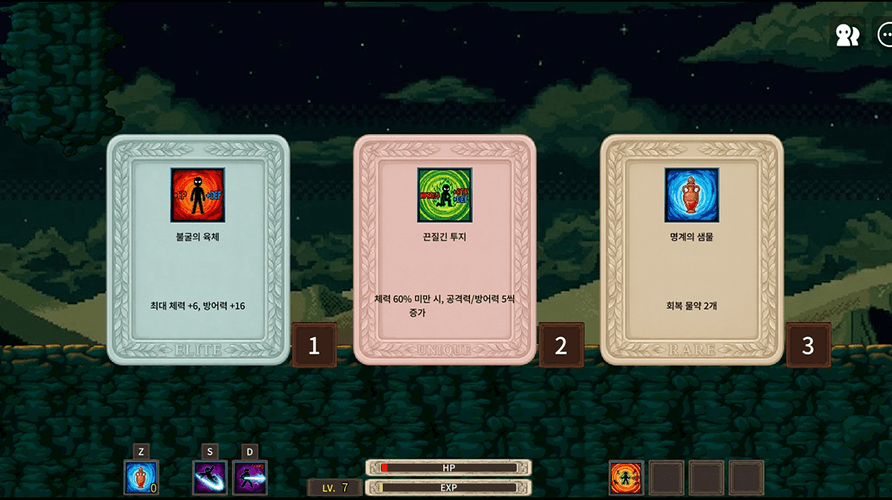Viewport: 892px width, 500px height.
Task: Inspect the acquired red figure buff icon
Action: [627, 477]
